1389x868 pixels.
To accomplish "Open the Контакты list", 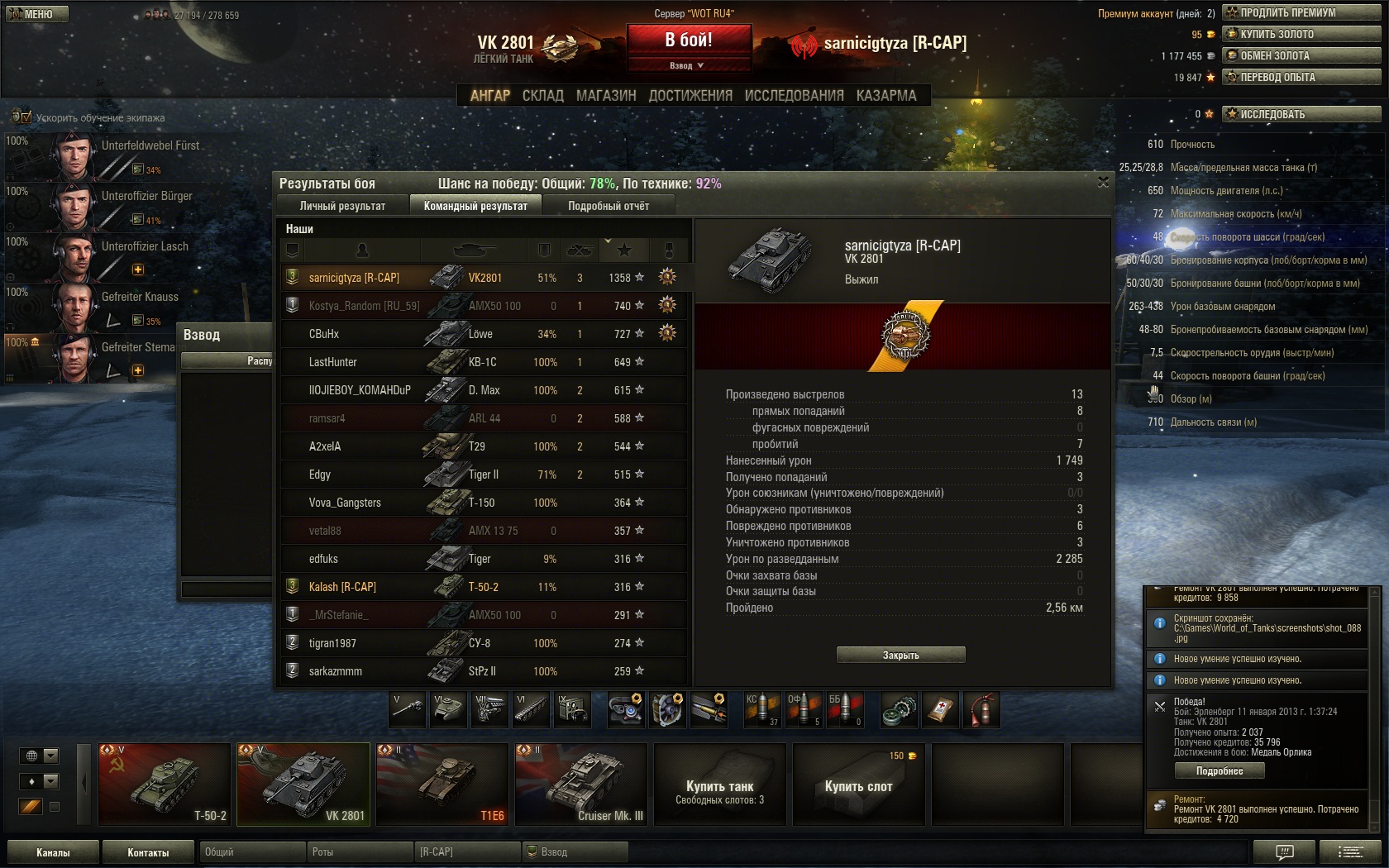I will [148, 852].
